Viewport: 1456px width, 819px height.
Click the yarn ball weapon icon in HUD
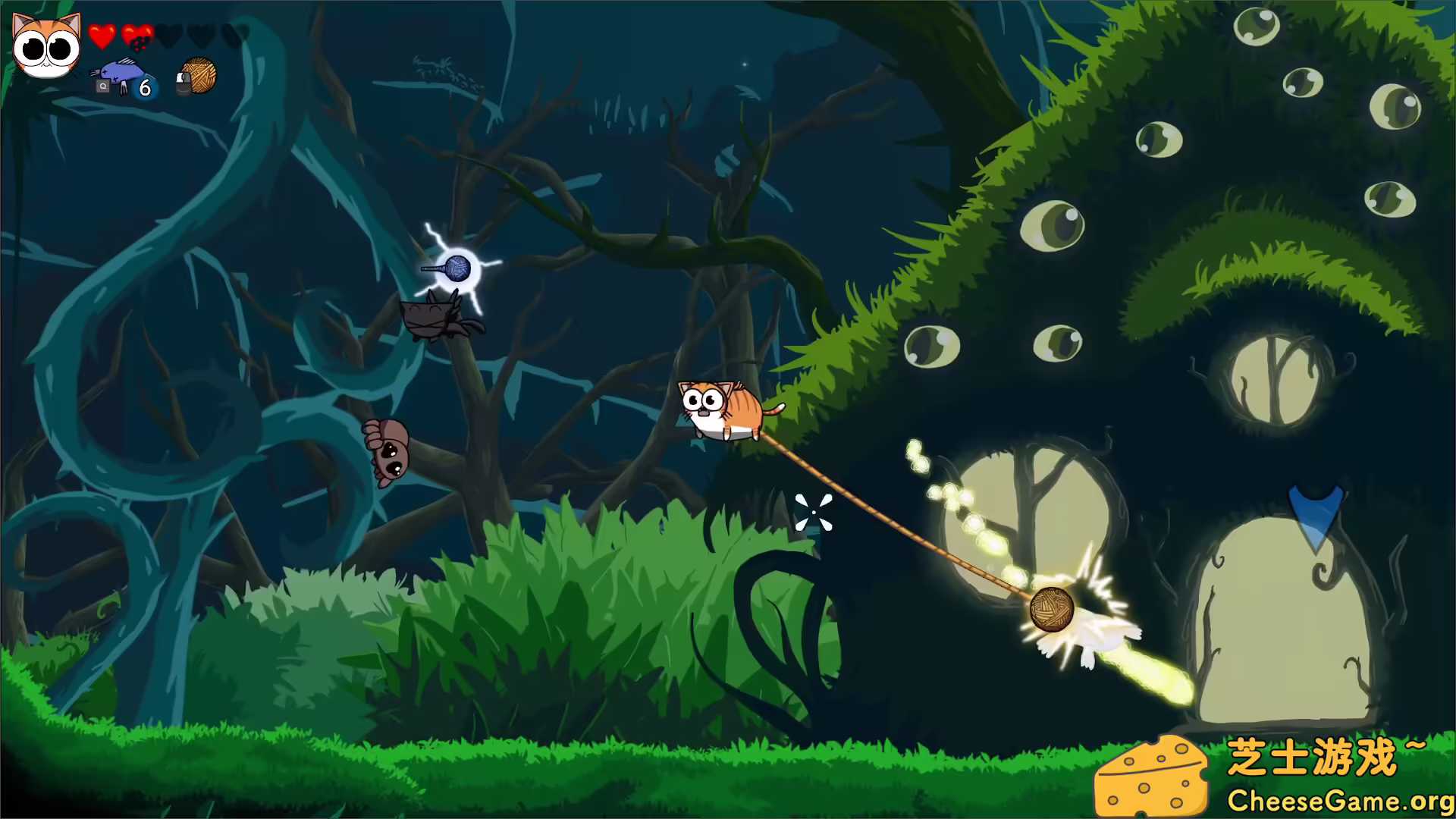click(199, 76)
